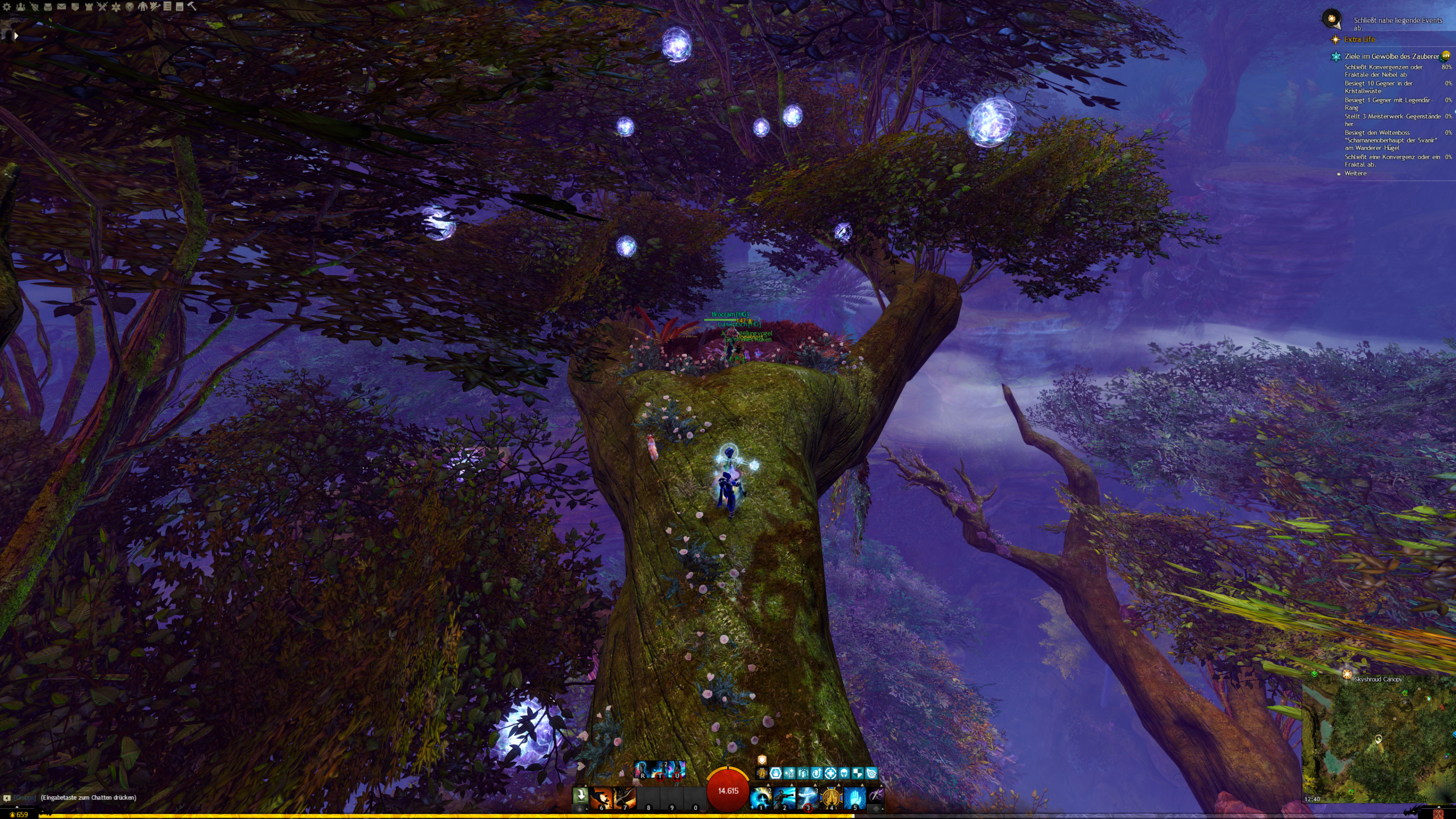Use the healing skill in slot 6
The height and width of the screenshot is (819, 1456).
point(601,798)
